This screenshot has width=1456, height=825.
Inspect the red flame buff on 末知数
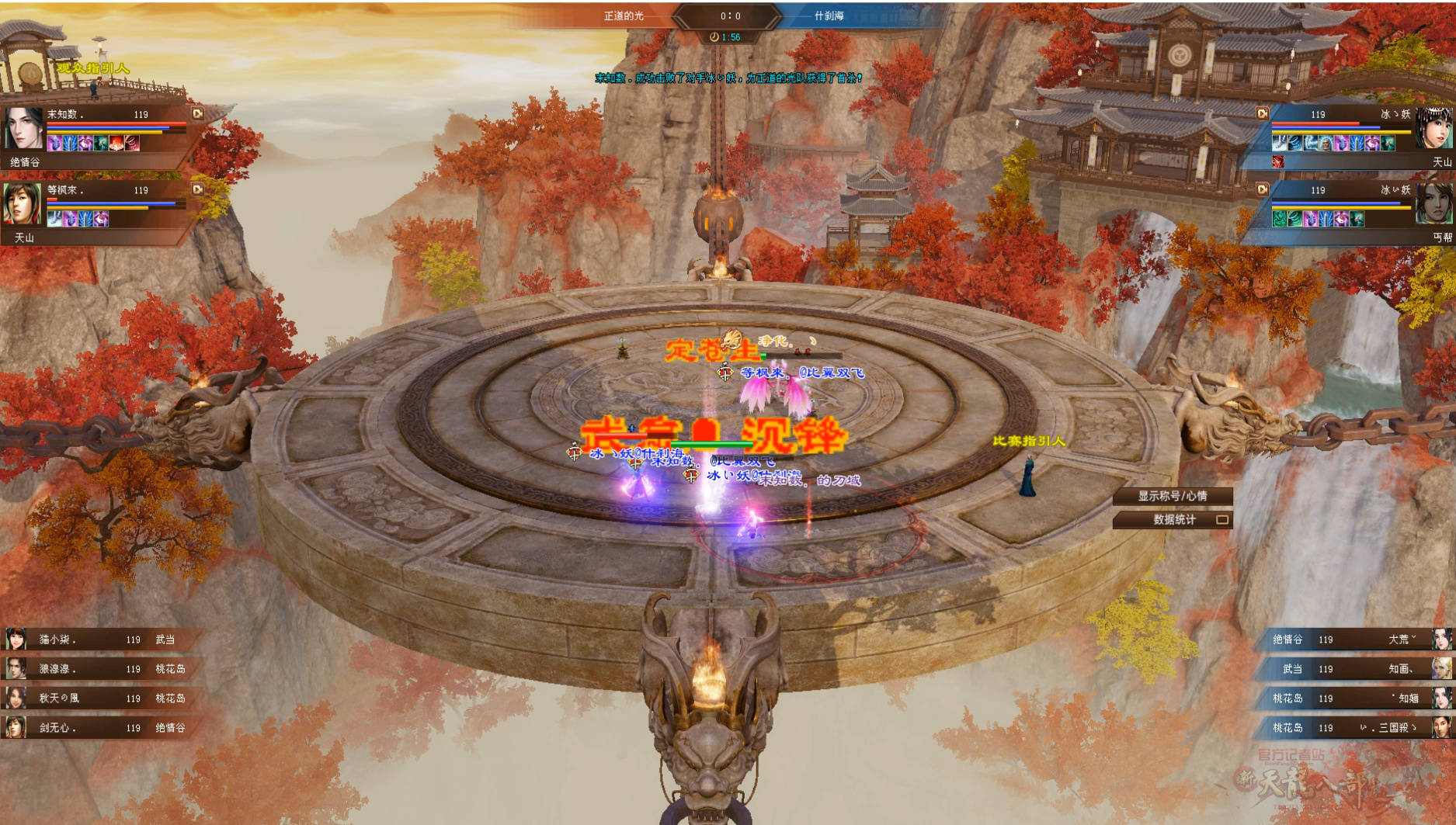(116, 144)
